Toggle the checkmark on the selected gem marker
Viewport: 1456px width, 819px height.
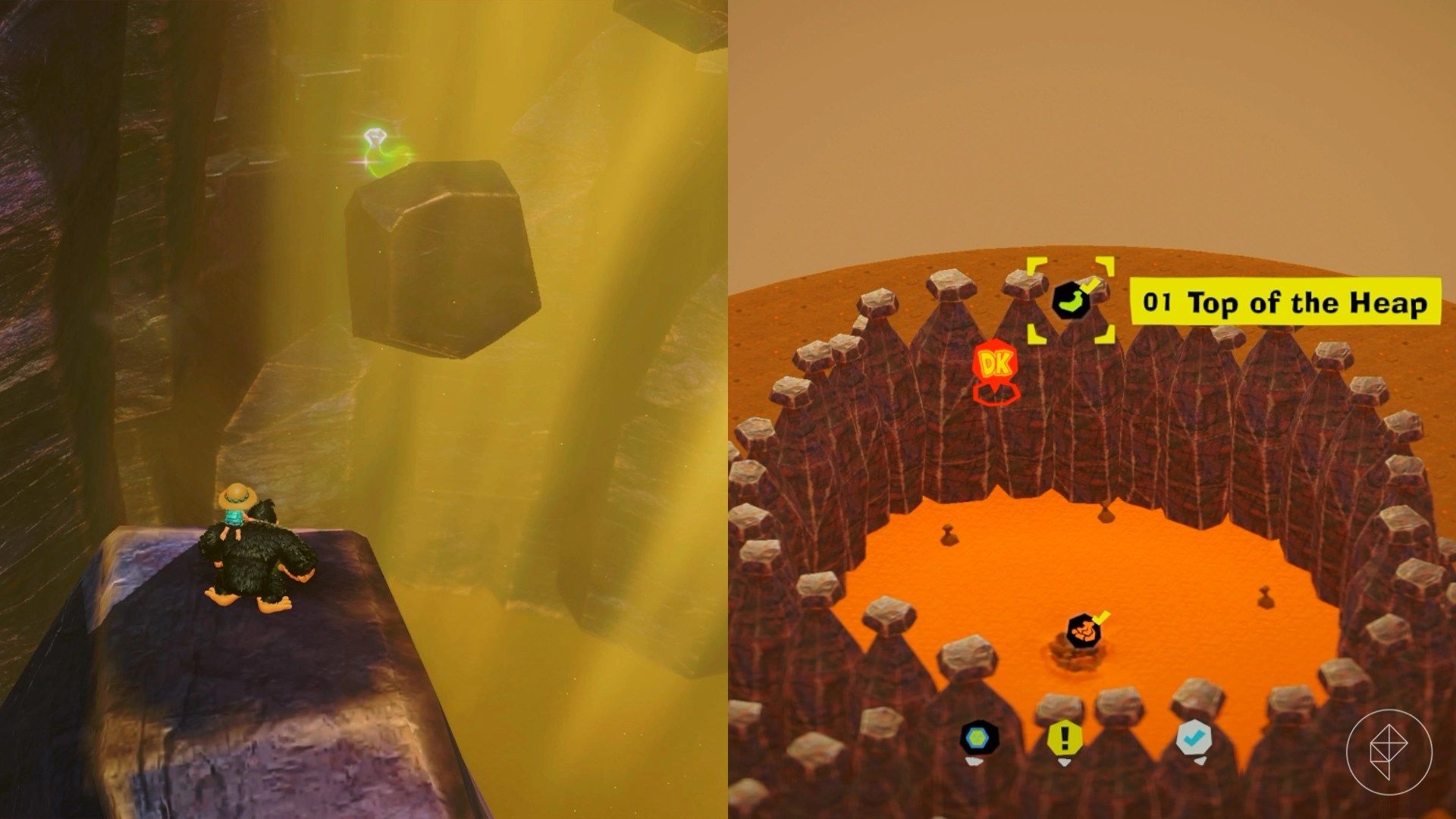[1090, 287]
